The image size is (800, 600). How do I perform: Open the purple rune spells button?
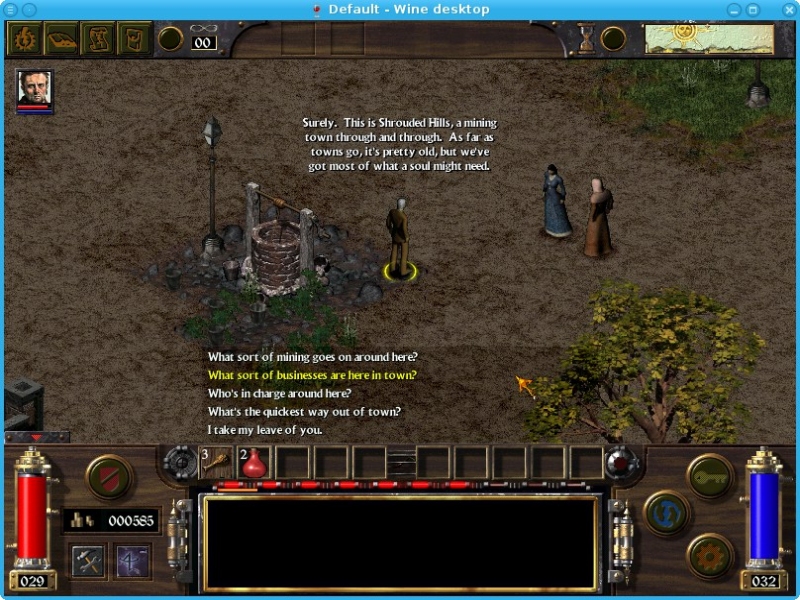[131, 560]
